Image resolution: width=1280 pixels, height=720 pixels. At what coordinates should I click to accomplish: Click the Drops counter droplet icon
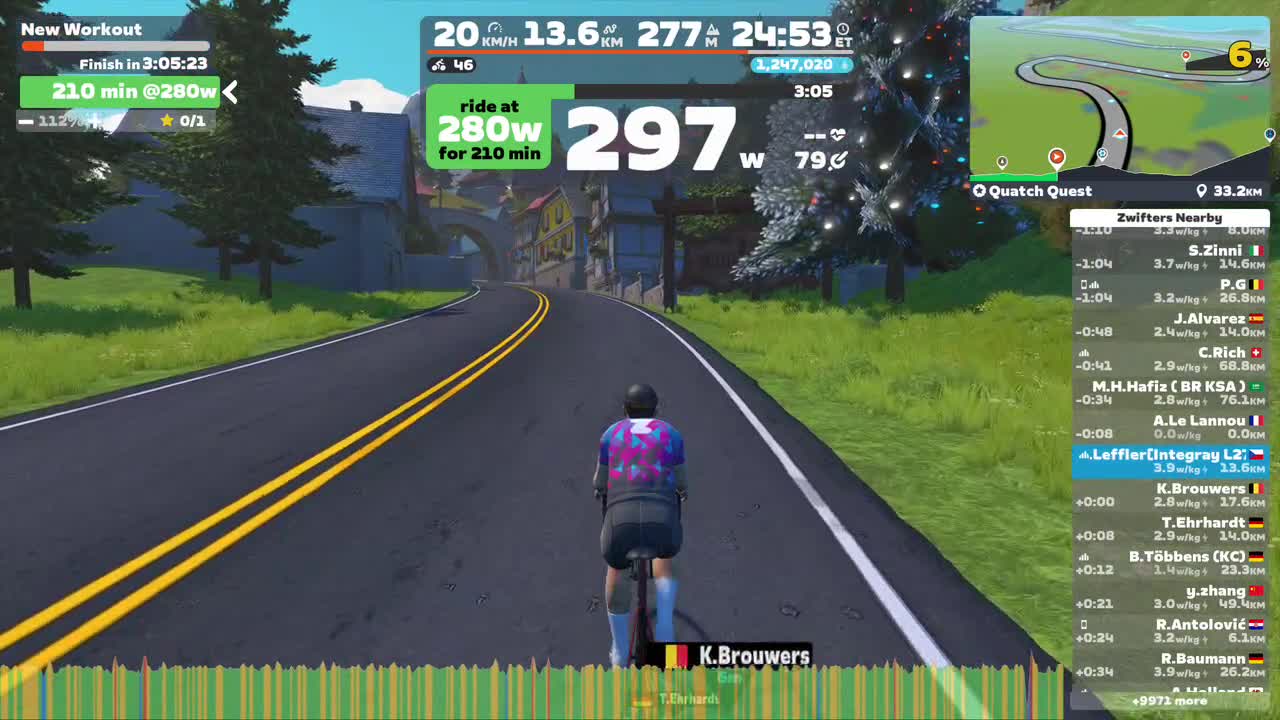pos(845,64)
